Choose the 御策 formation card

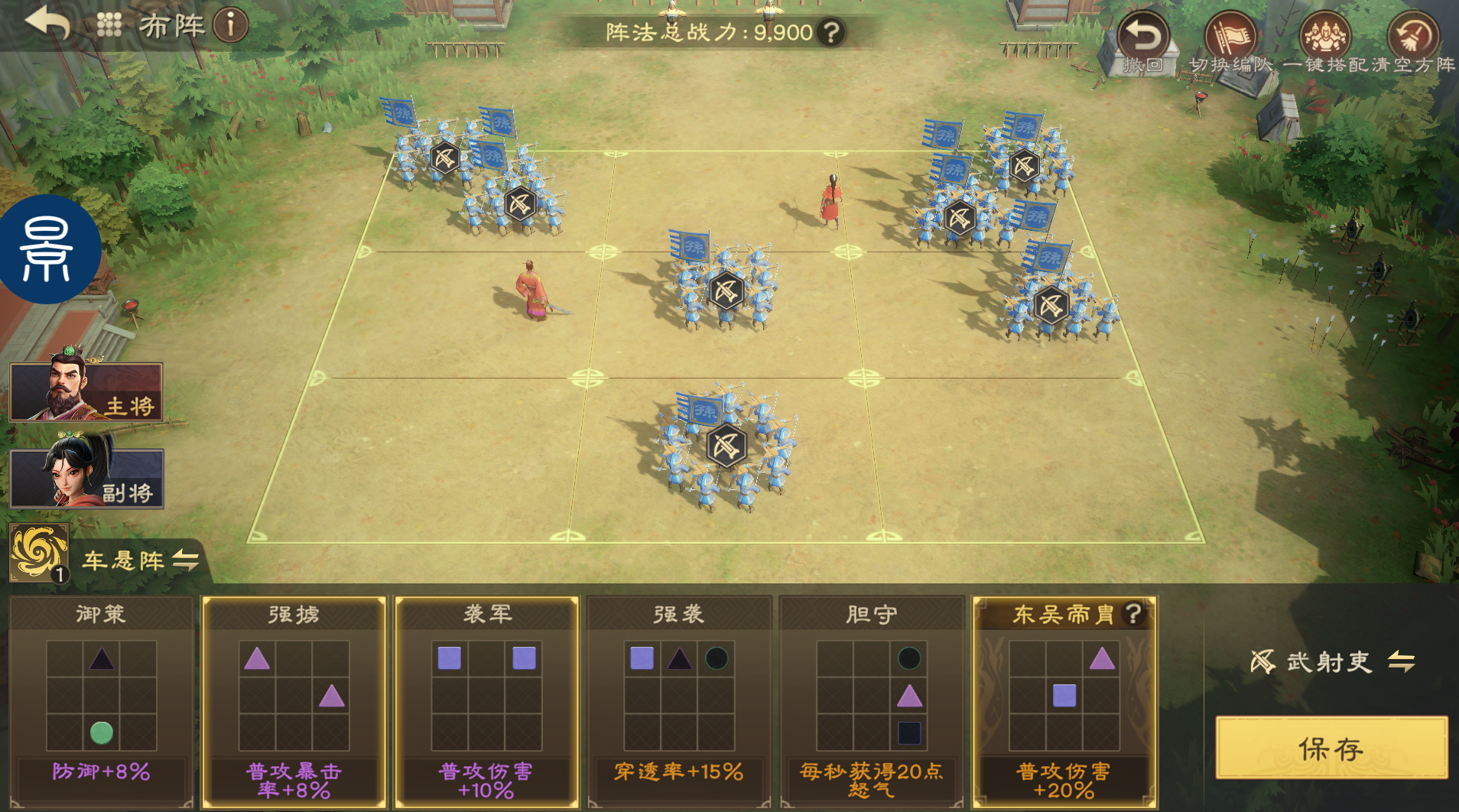[x=101, y=700]
